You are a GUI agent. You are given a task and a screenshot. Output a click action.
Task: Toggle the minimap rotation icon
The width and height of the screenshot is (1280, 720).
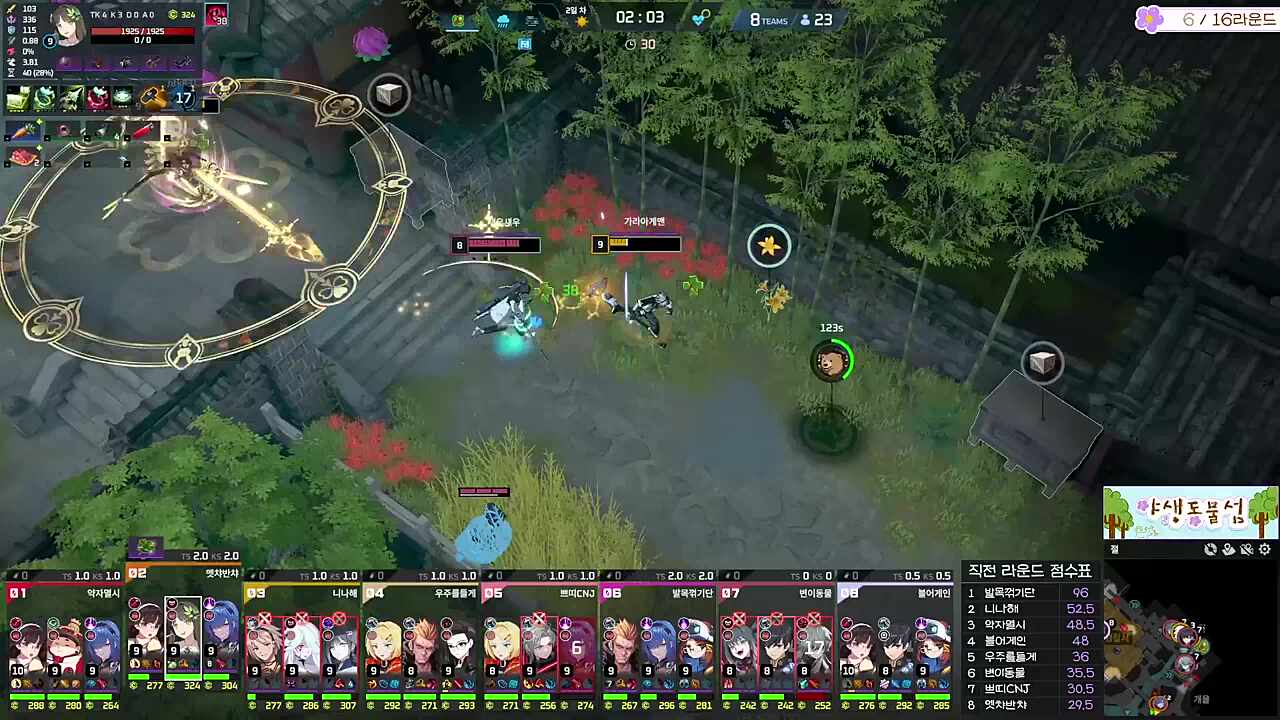(x=1210, y=549)
